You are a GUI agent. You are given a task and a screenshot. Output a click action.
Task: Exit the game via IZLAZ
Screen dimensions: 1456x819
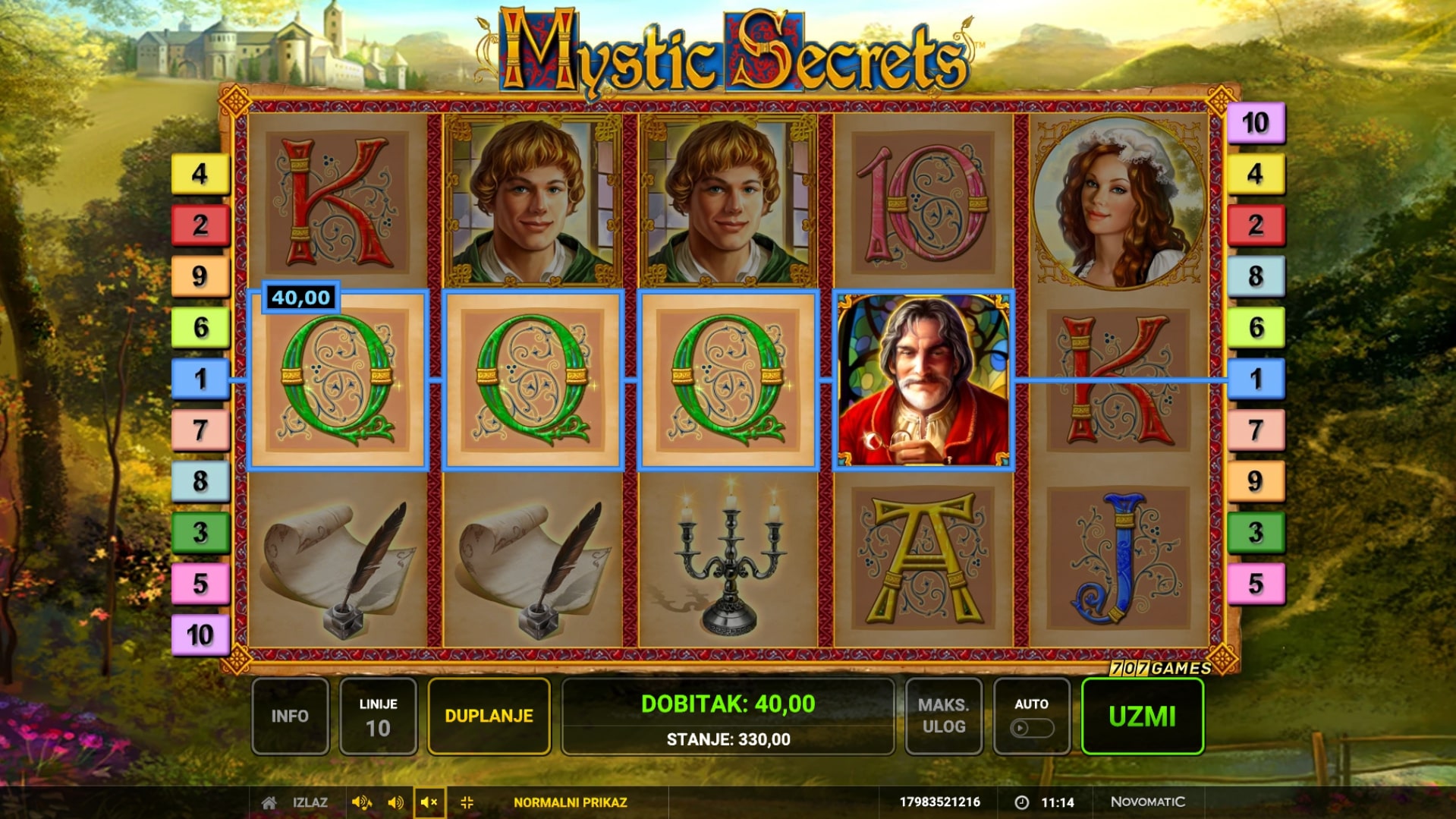click(310, 802)
